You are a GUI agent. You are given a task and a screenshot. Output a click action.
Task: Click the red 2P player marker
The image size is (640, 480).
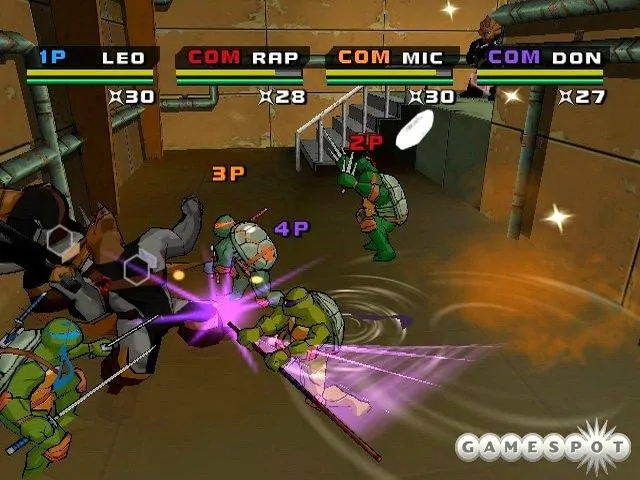click(x=365, y=143)
